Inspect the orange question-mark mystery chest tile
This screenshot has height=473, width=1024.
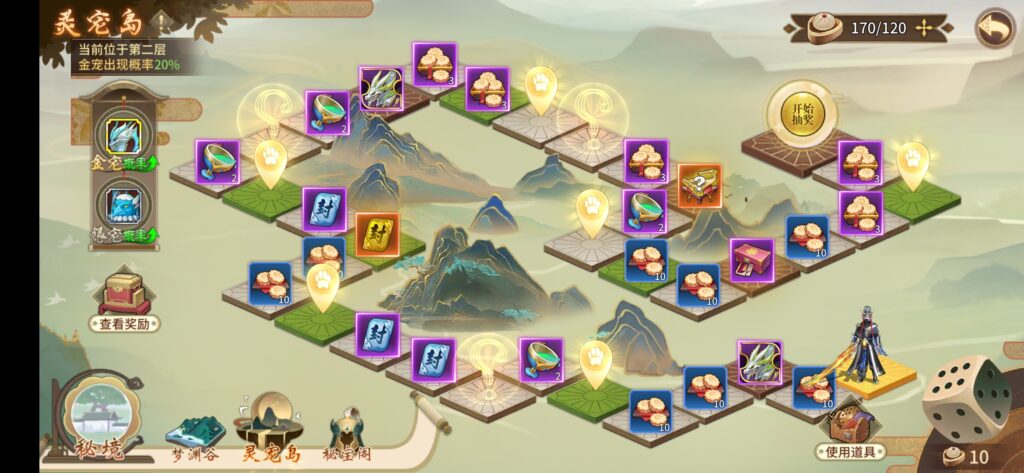pos(700,185)
